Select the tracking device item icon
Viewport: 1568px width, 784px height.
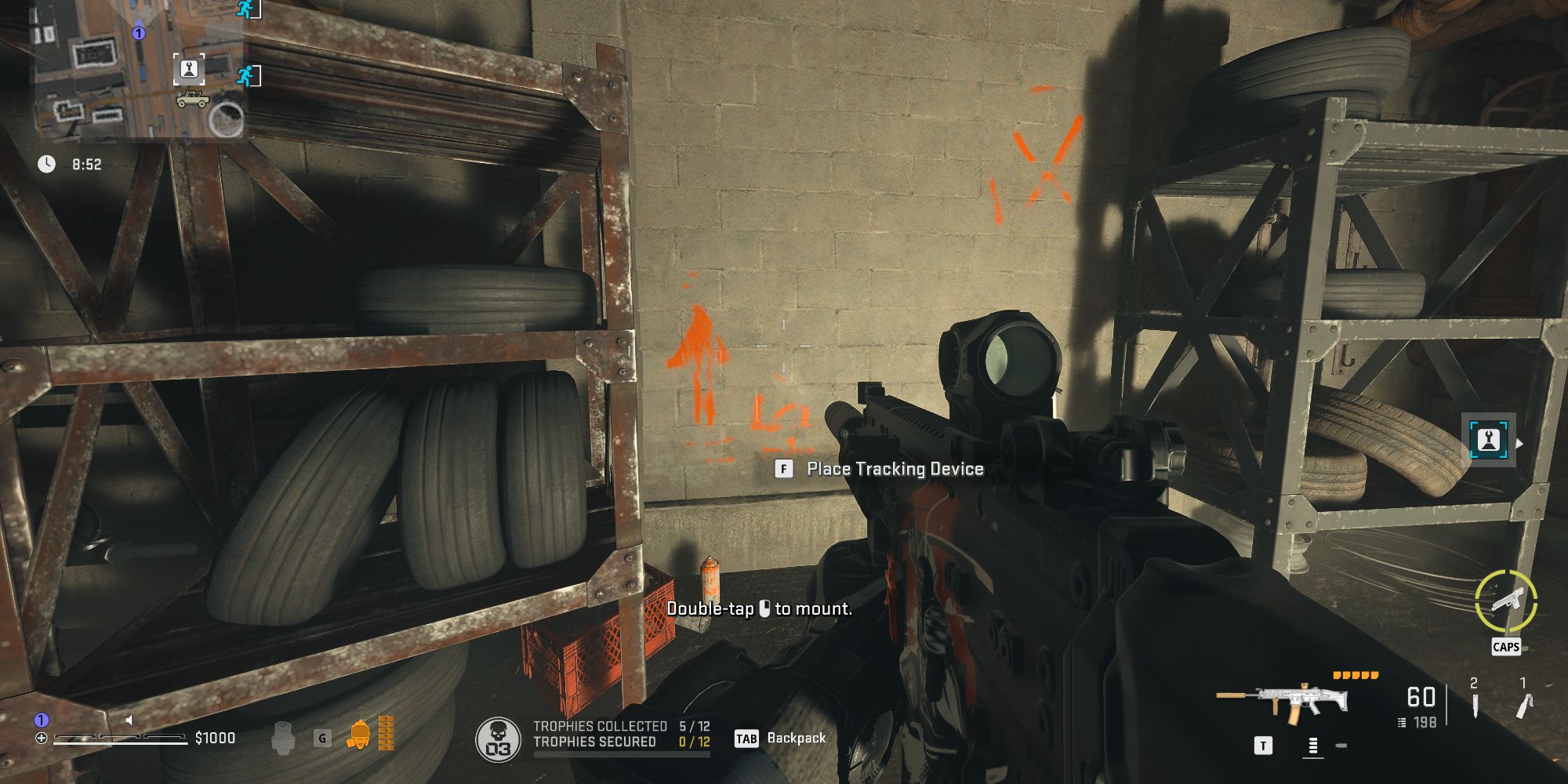(x=1488, y=441)
